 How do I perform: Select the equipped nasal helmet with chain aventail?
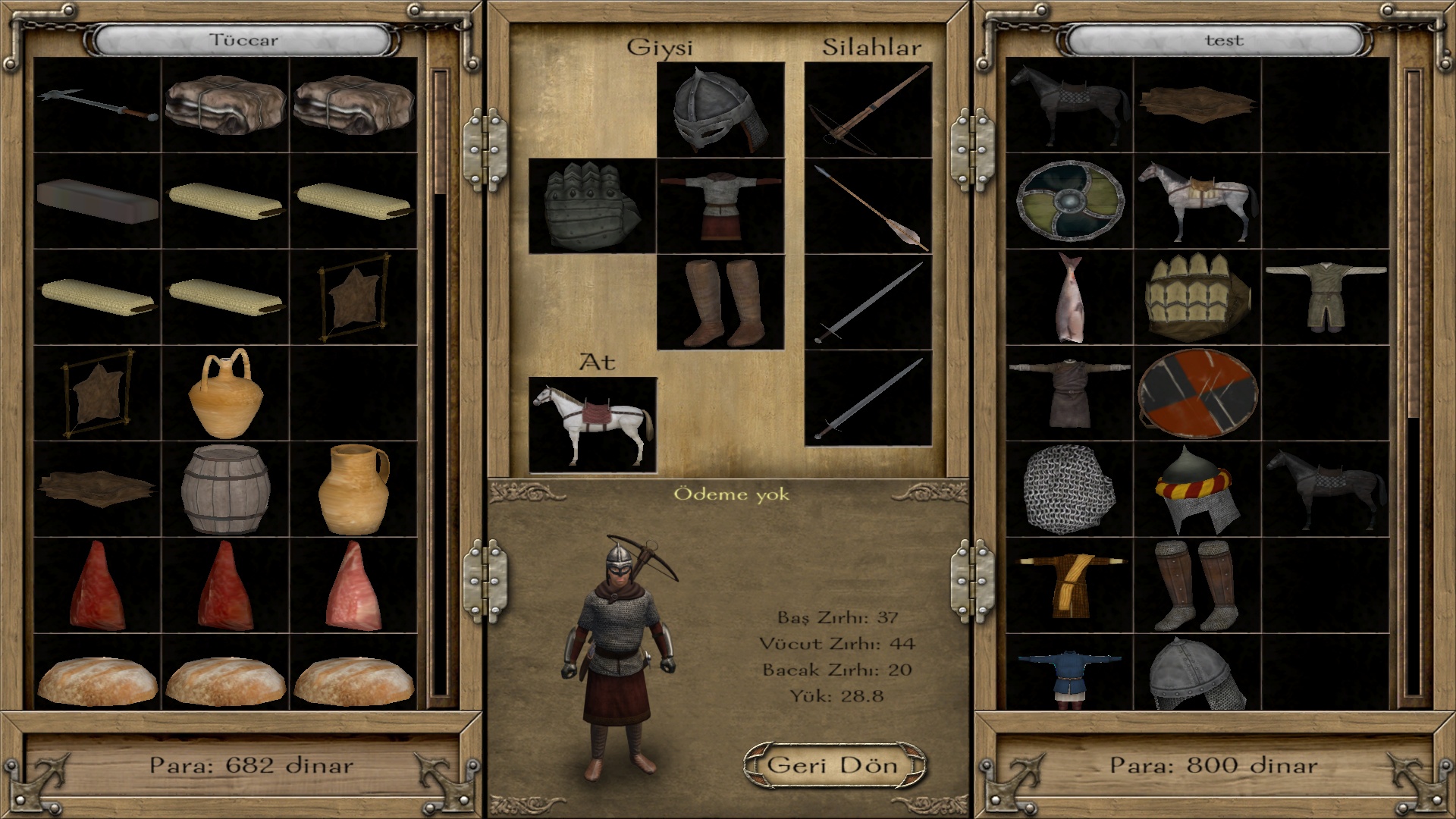pos(720,110)
